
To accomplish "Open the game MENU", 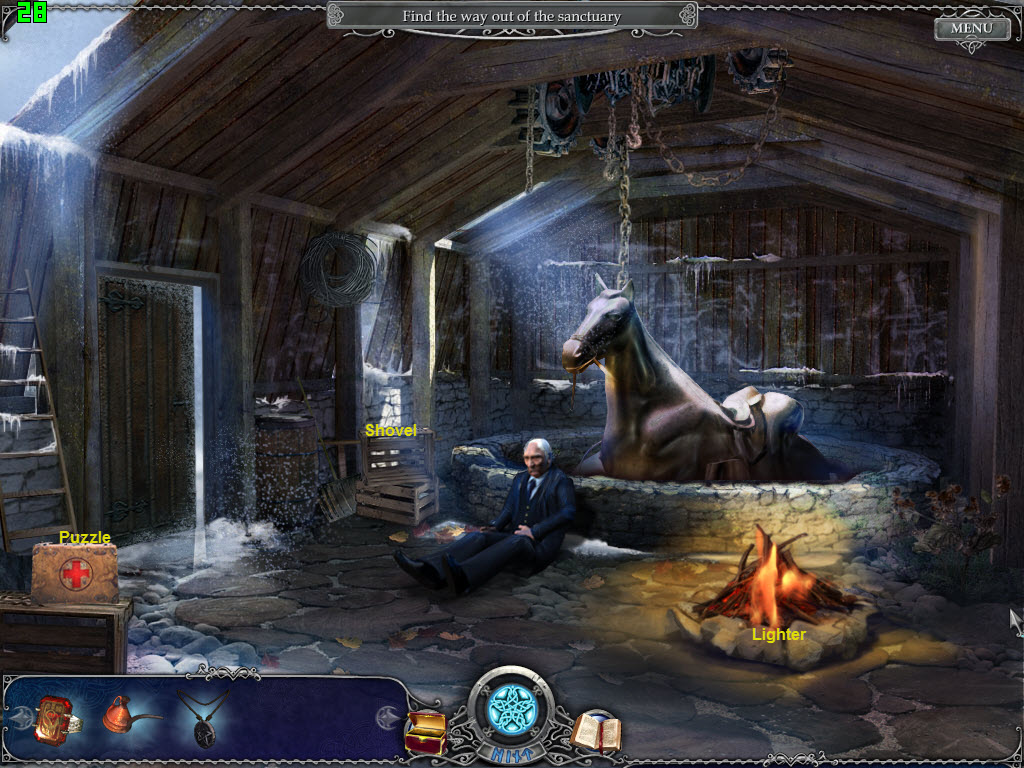I will 971,28.
